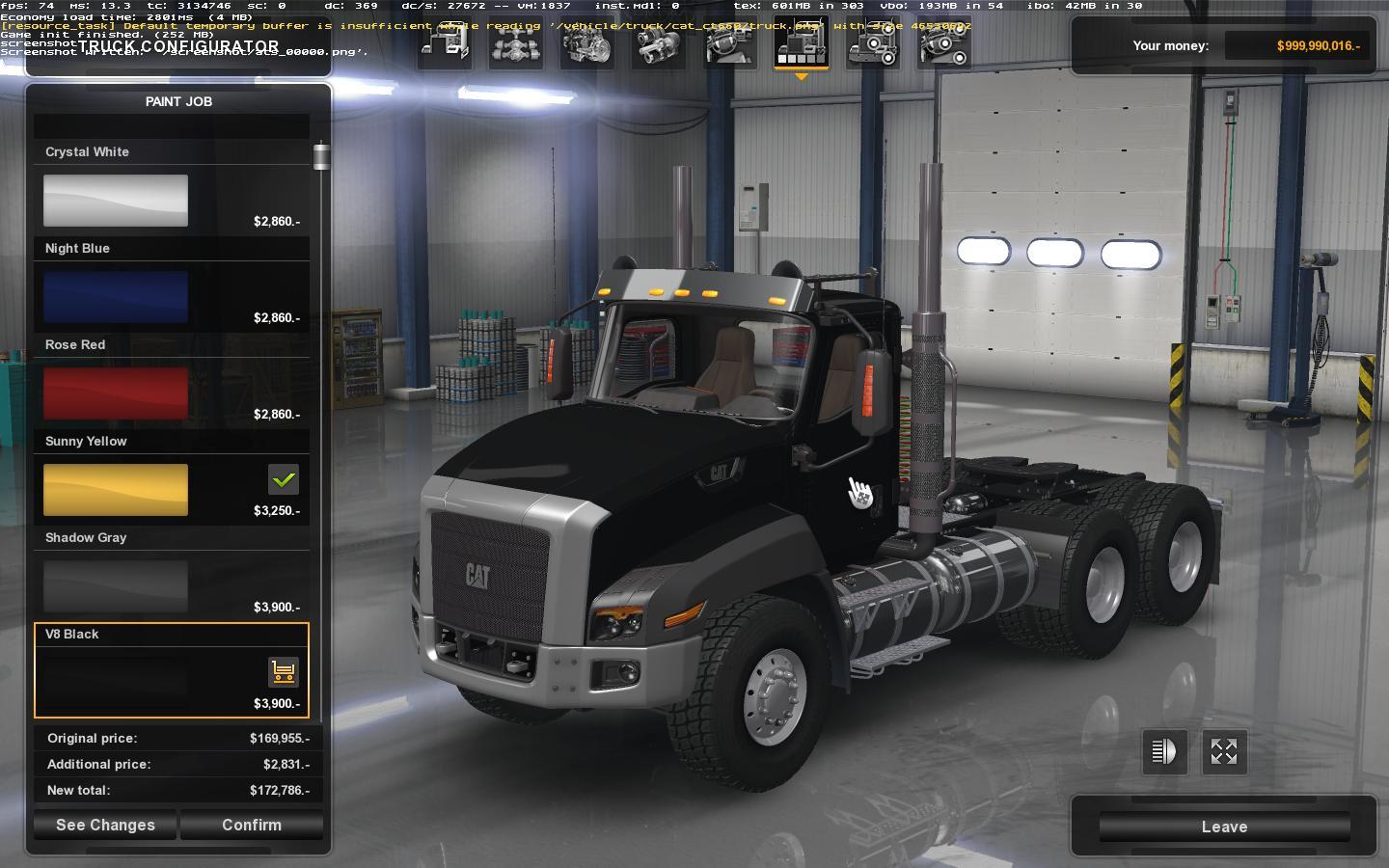Image resolution: width=1389 pixels, height=868 pixels.
Task: Choose the Shadow Gray paint job
Action: coord(116,586)
